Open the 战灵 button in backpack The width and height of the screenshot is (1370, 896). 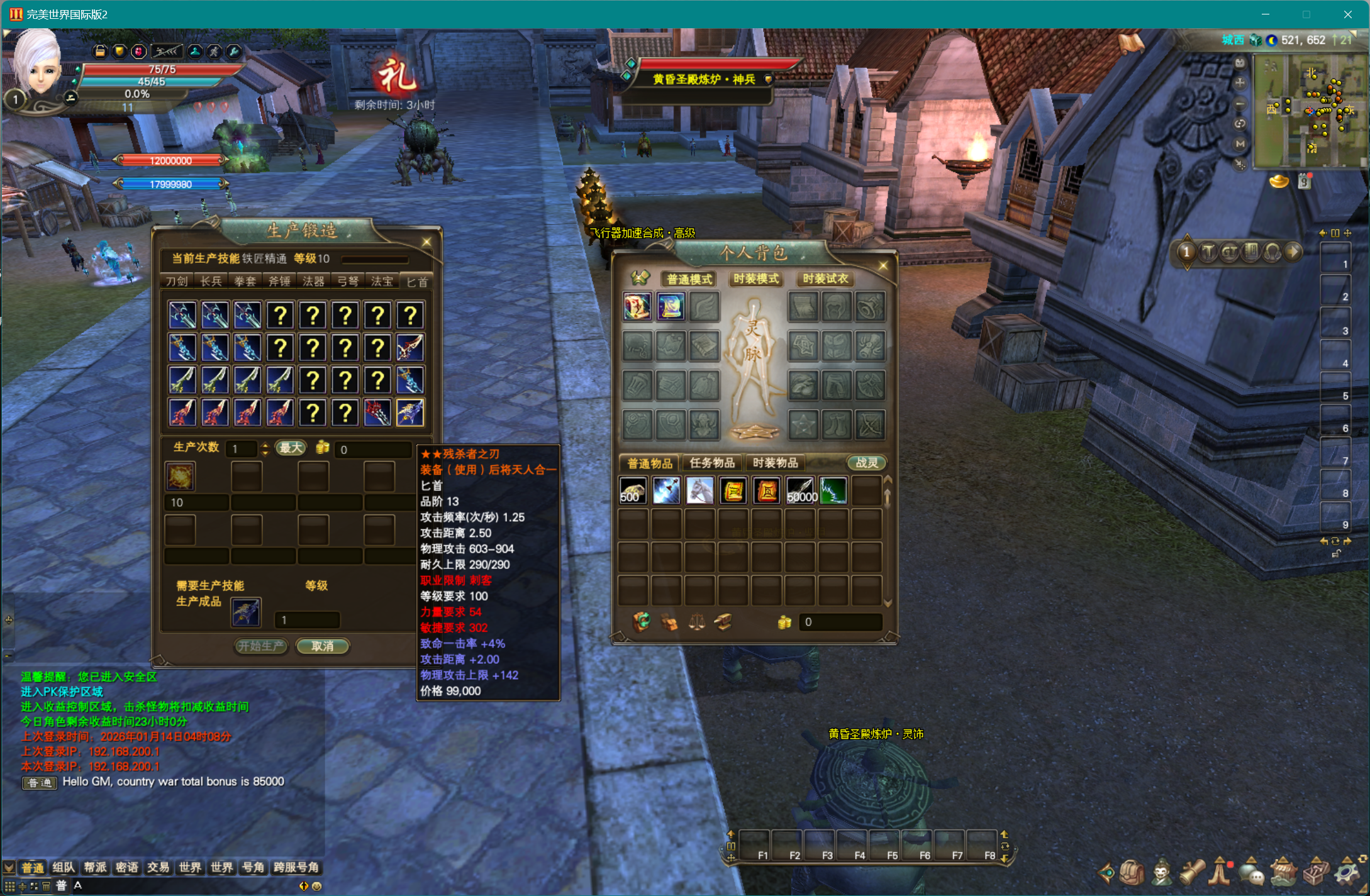[x=867, y=463]
